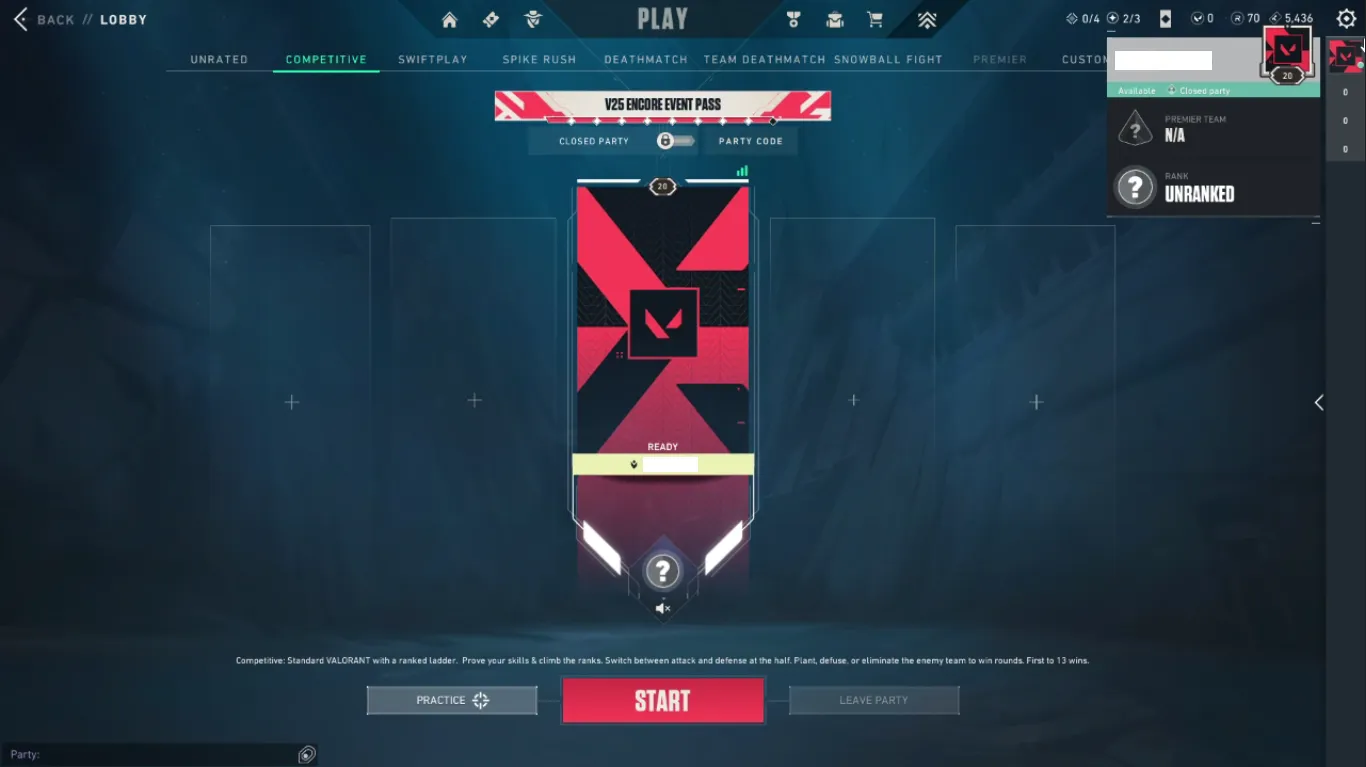Open the Practice mode menu
This screenshot has height=767, width=1366.
click(451, 700)
